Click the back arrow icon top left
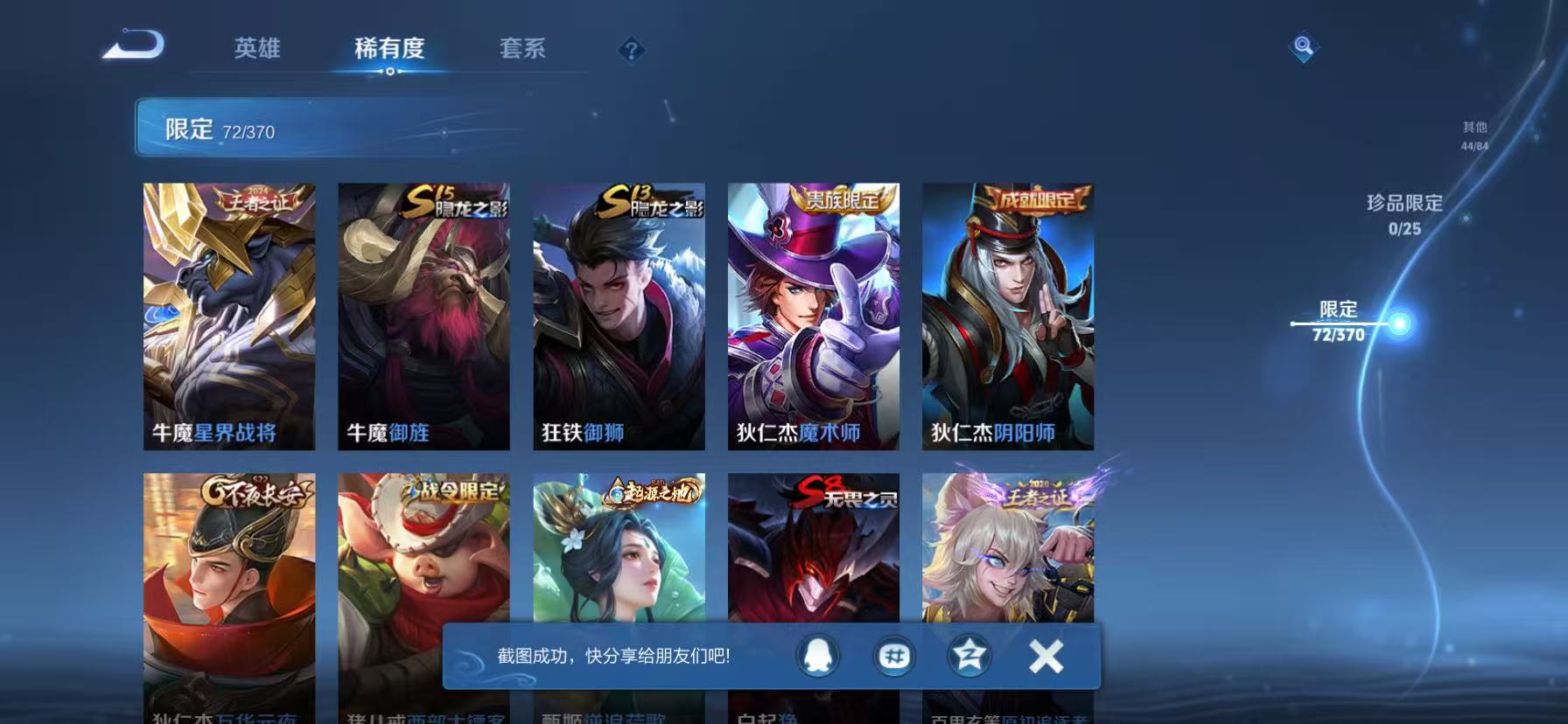The width and height of the screenshot is (1568, 724). coord(133,46)
